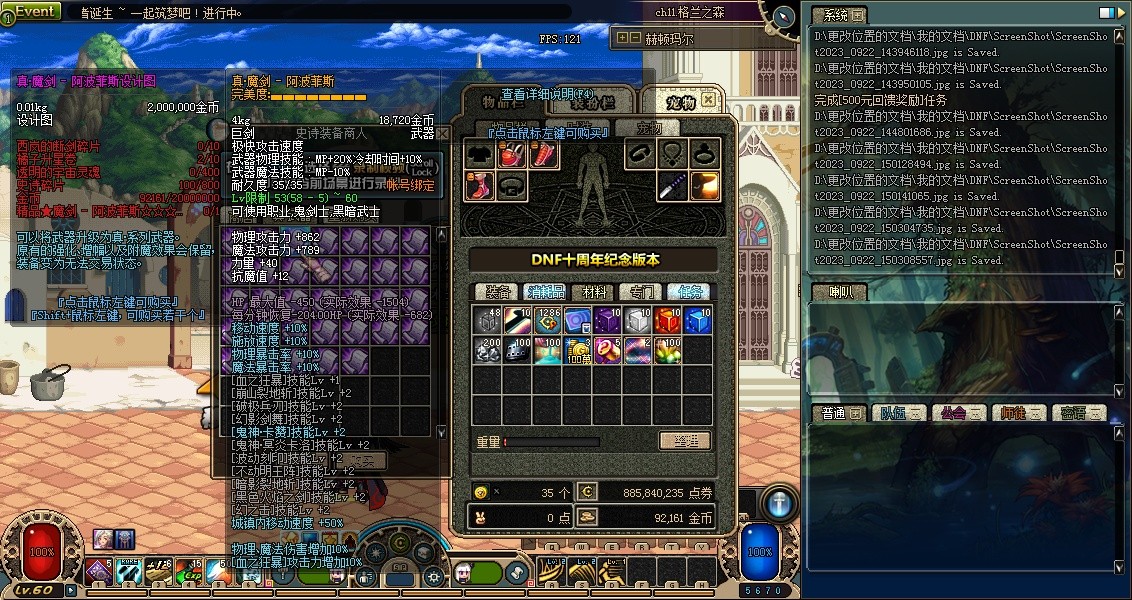The height and width of the screenshot is (600, 1132).
Task: Click the 整理 sort inventory button
Action: point(685,441)
